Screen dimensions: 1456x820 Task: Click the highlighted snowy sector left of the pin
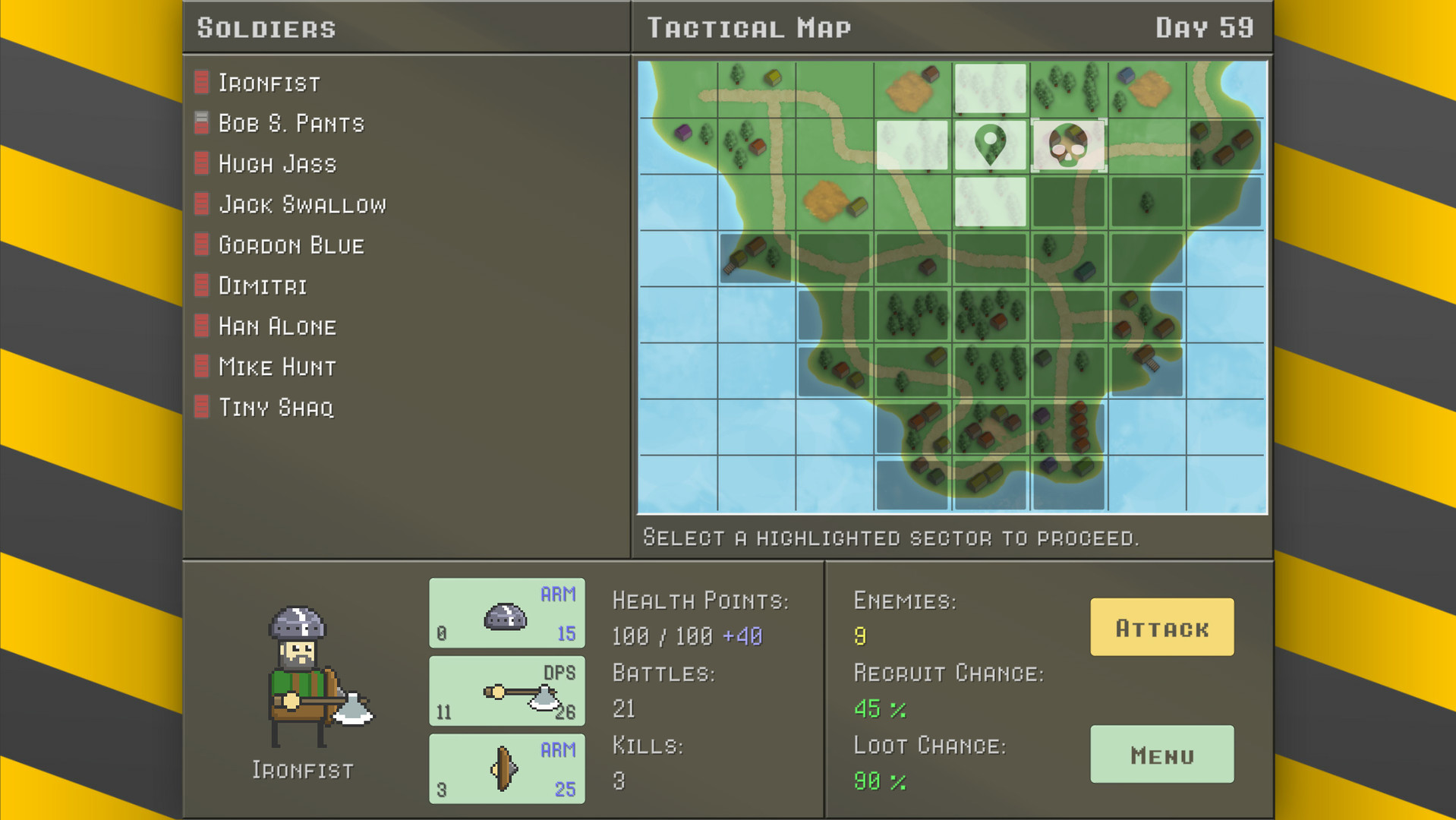click(911, 145)
